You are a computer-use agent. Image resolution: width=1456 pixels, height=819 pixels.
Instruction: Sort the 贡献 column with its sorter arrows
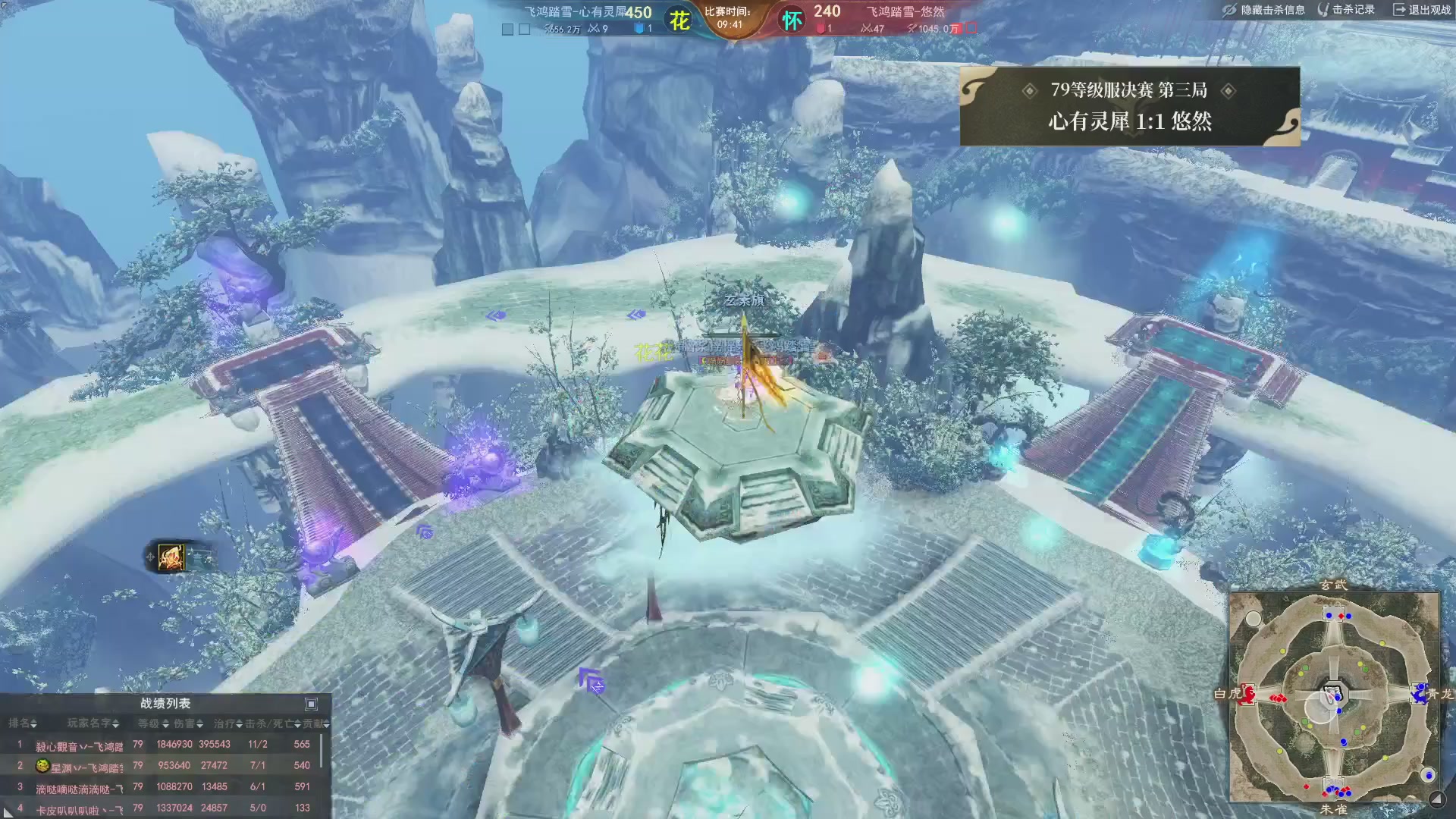325,725
